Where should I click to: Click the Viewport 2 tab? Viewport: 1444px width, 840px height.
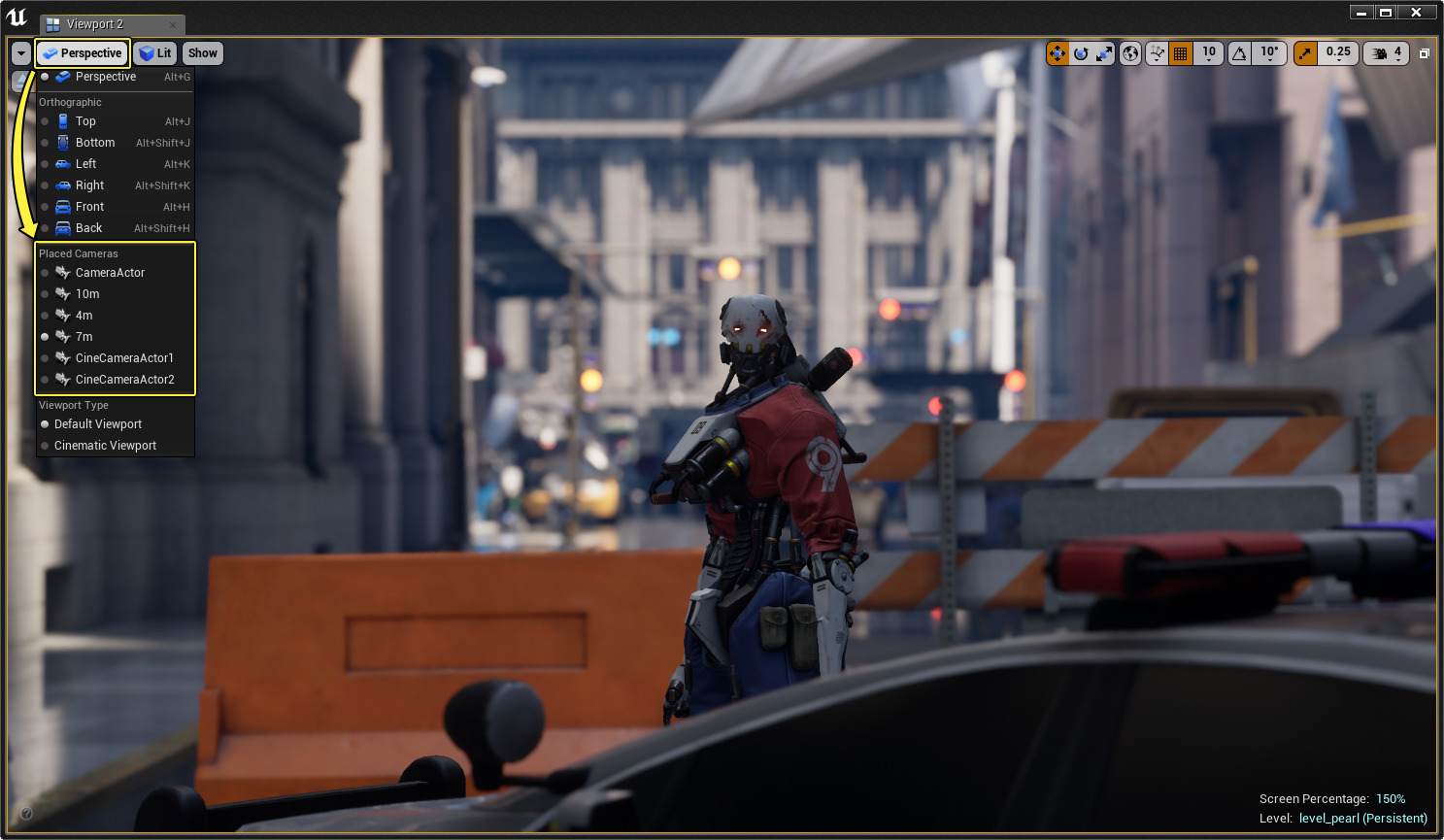93,23
